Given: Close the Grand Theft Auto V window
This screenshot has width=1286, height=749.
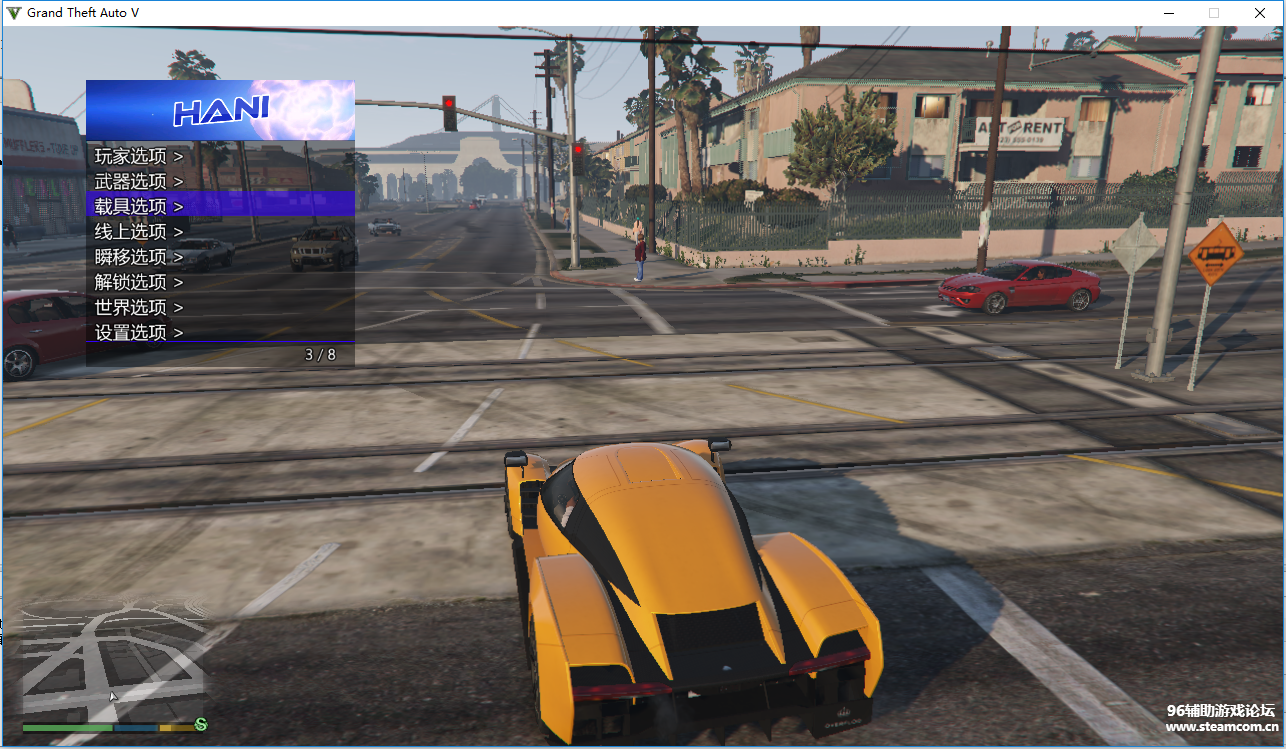Looking at the screenshot, I should click(1260, 13).
